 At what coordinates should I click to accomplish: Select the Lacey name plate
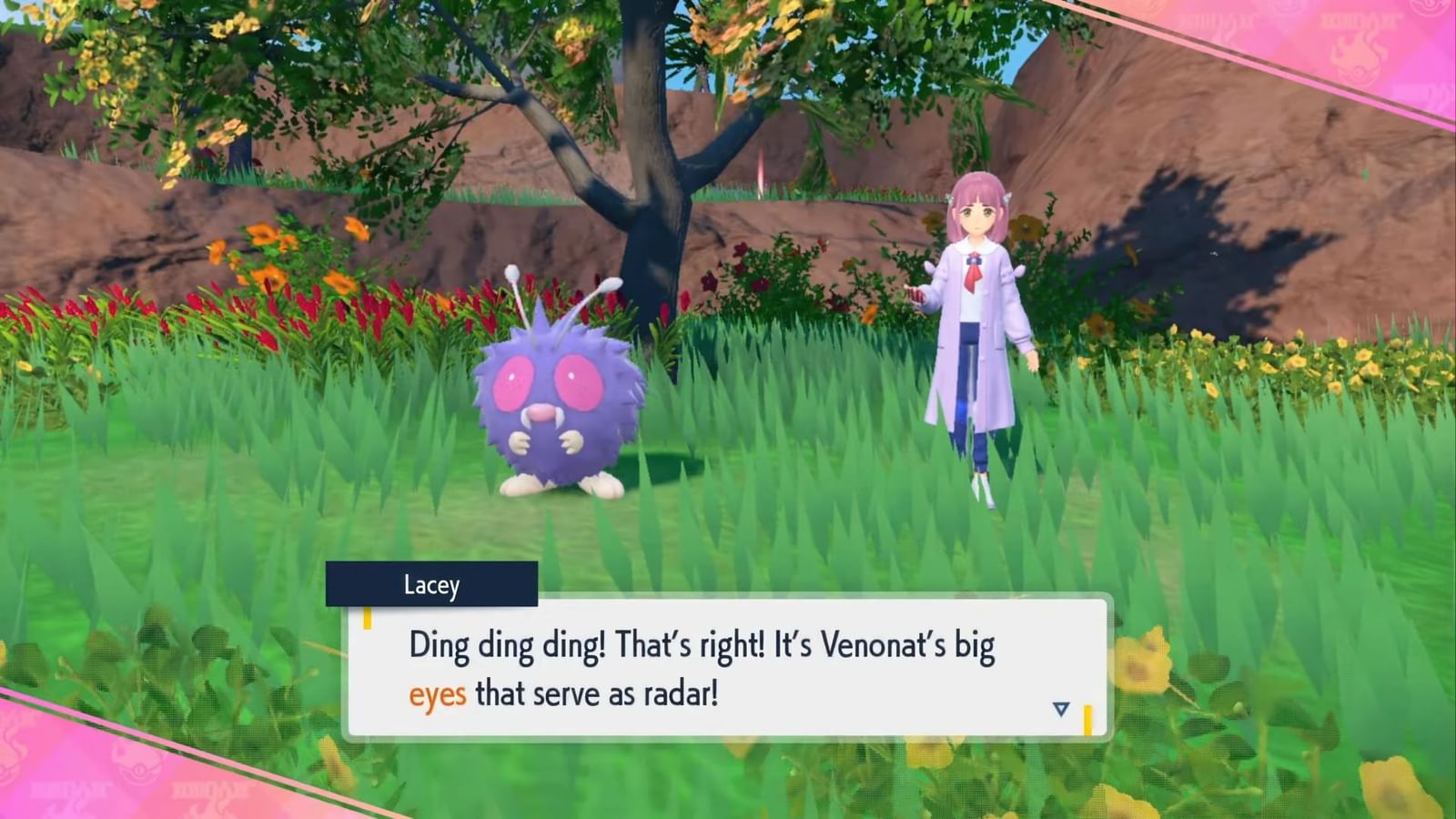click(432, 585)
